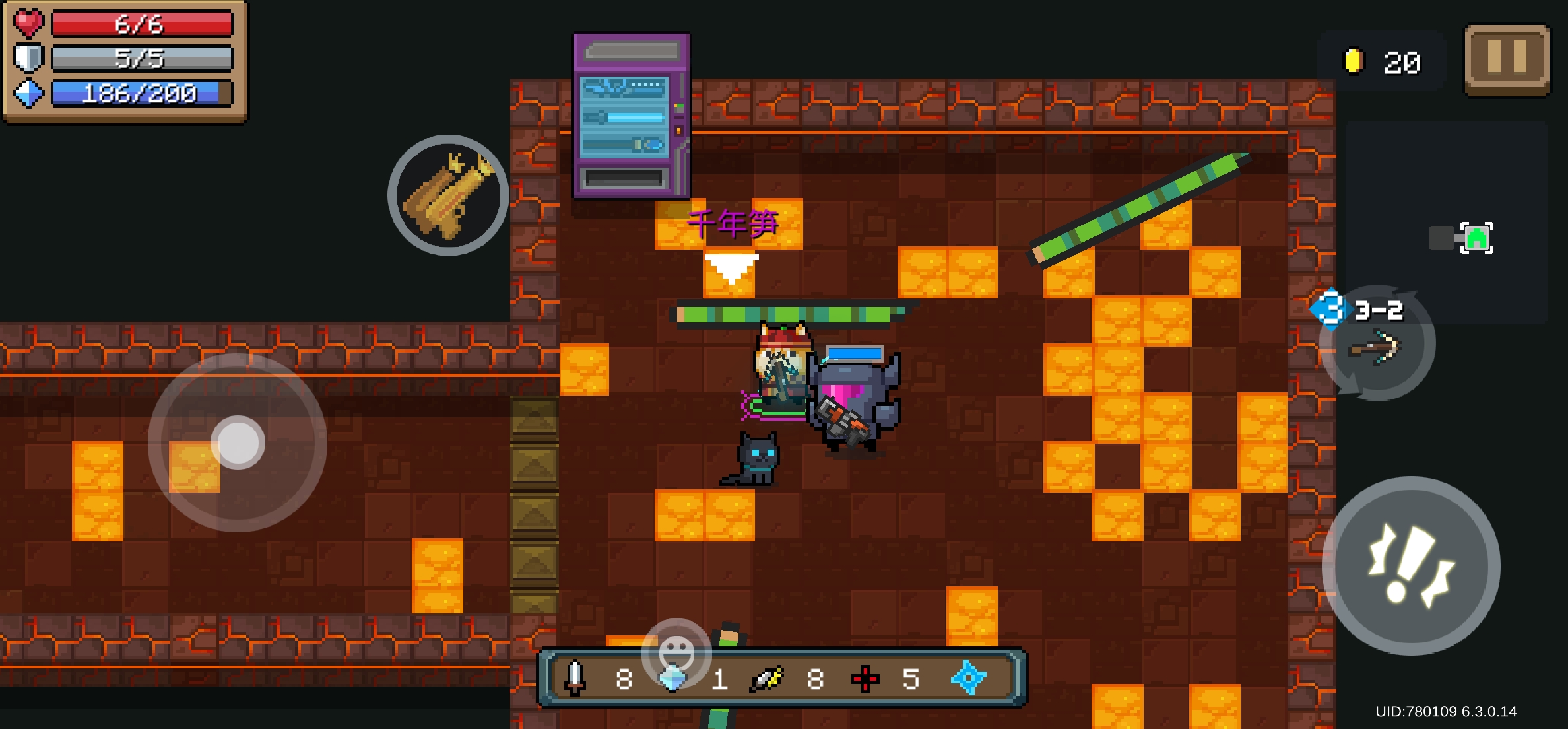Pause the game with the pause button
1568x729 pixels.
coord(1507,59)
